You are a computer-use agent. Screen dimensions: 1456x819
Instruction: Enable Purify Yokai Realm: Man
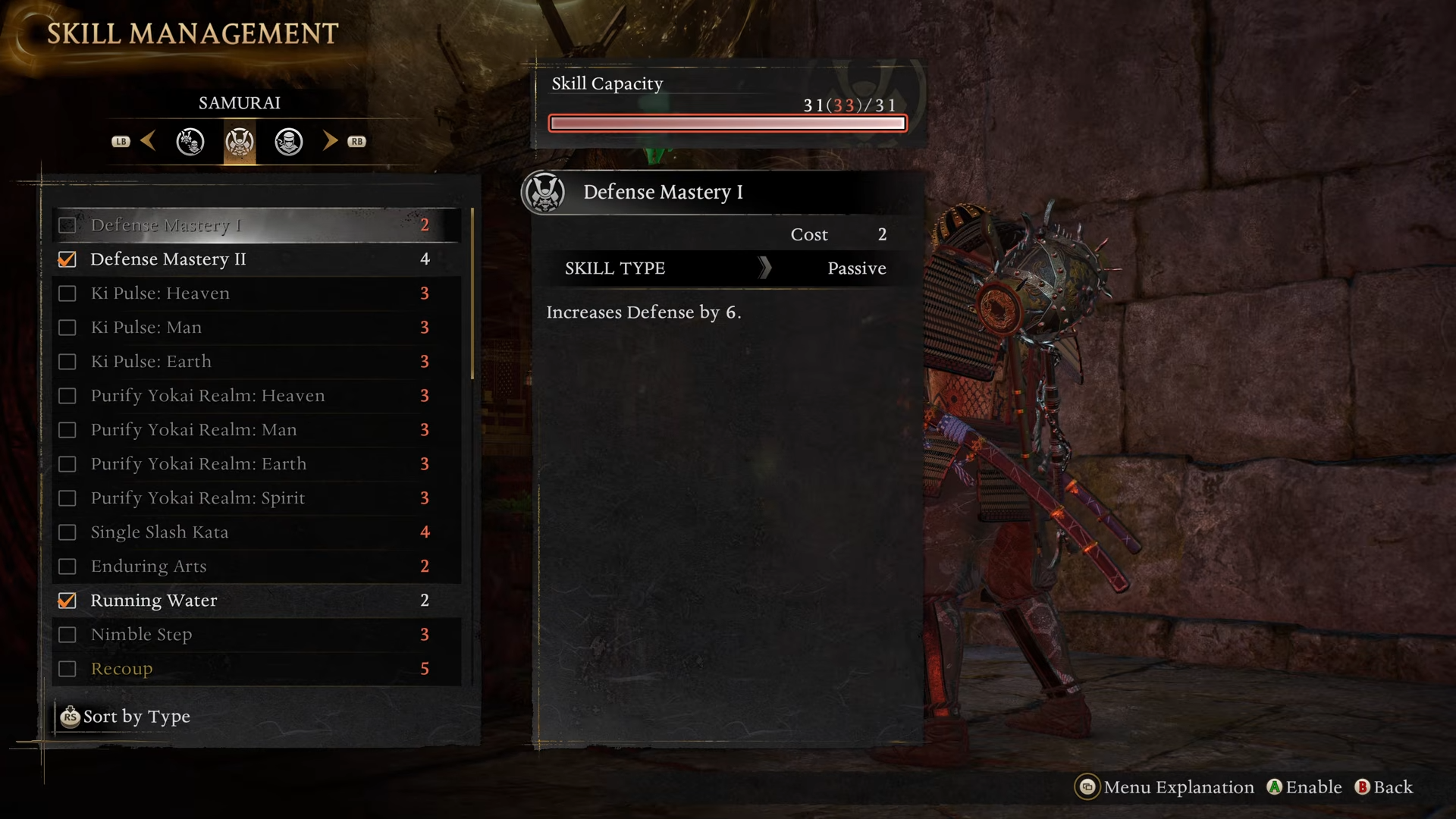coord(67,430)
